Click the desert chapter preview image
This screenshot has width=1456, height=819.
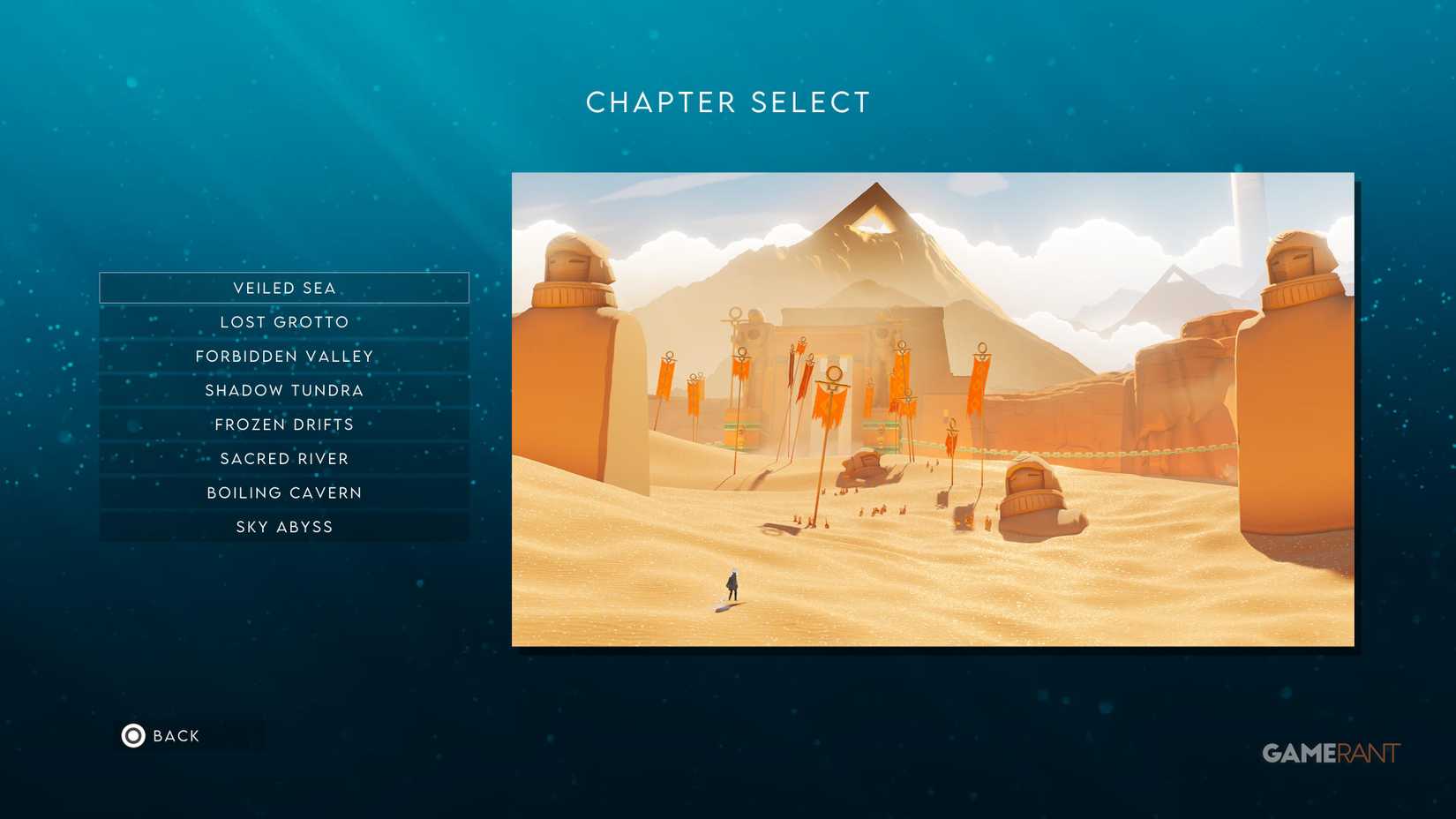[931, 410]
